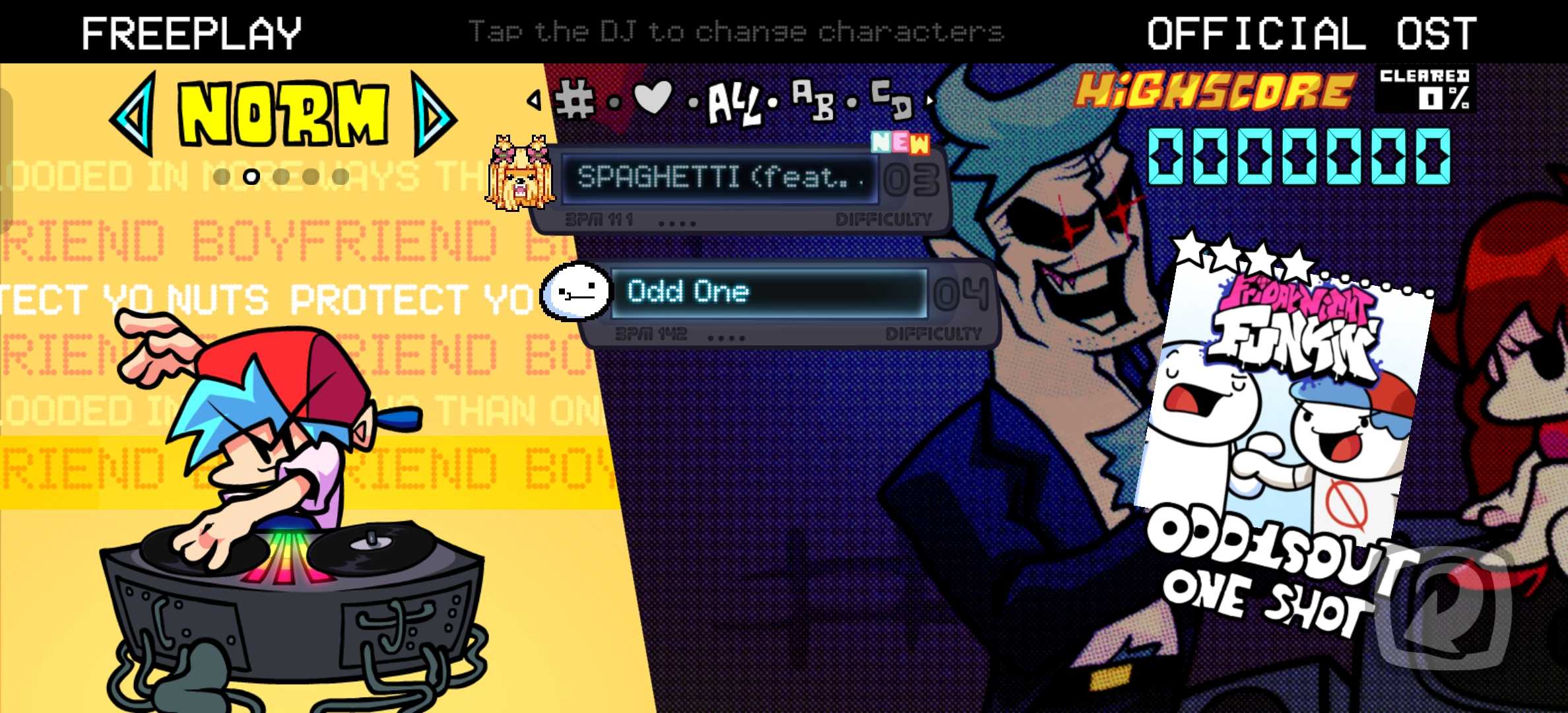1568x713 pixels.
Task: Click the small right arrow after CD
Action: 930,100
